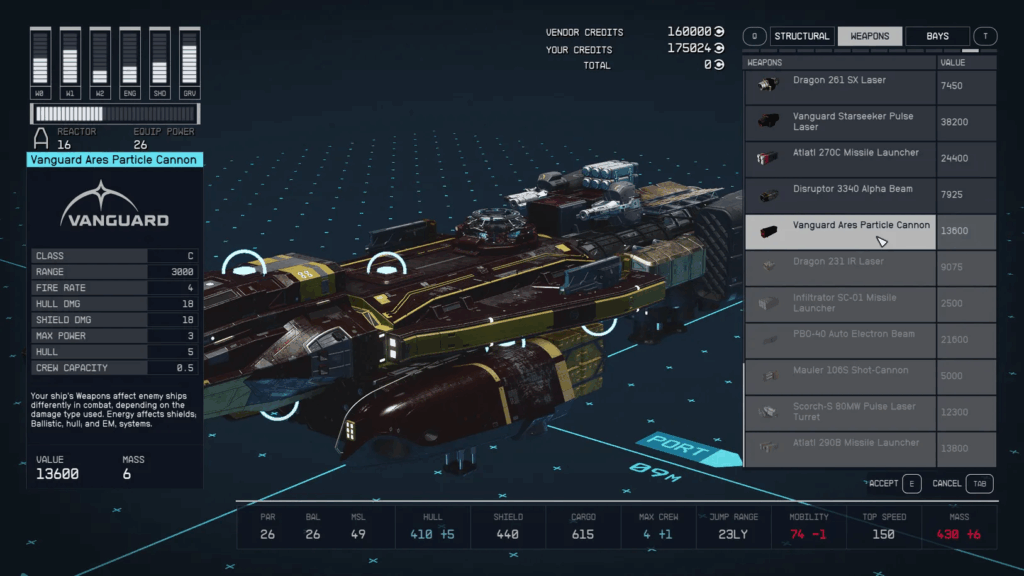Pick the Mauler 106S Shot-Cannon

[840, 376]
